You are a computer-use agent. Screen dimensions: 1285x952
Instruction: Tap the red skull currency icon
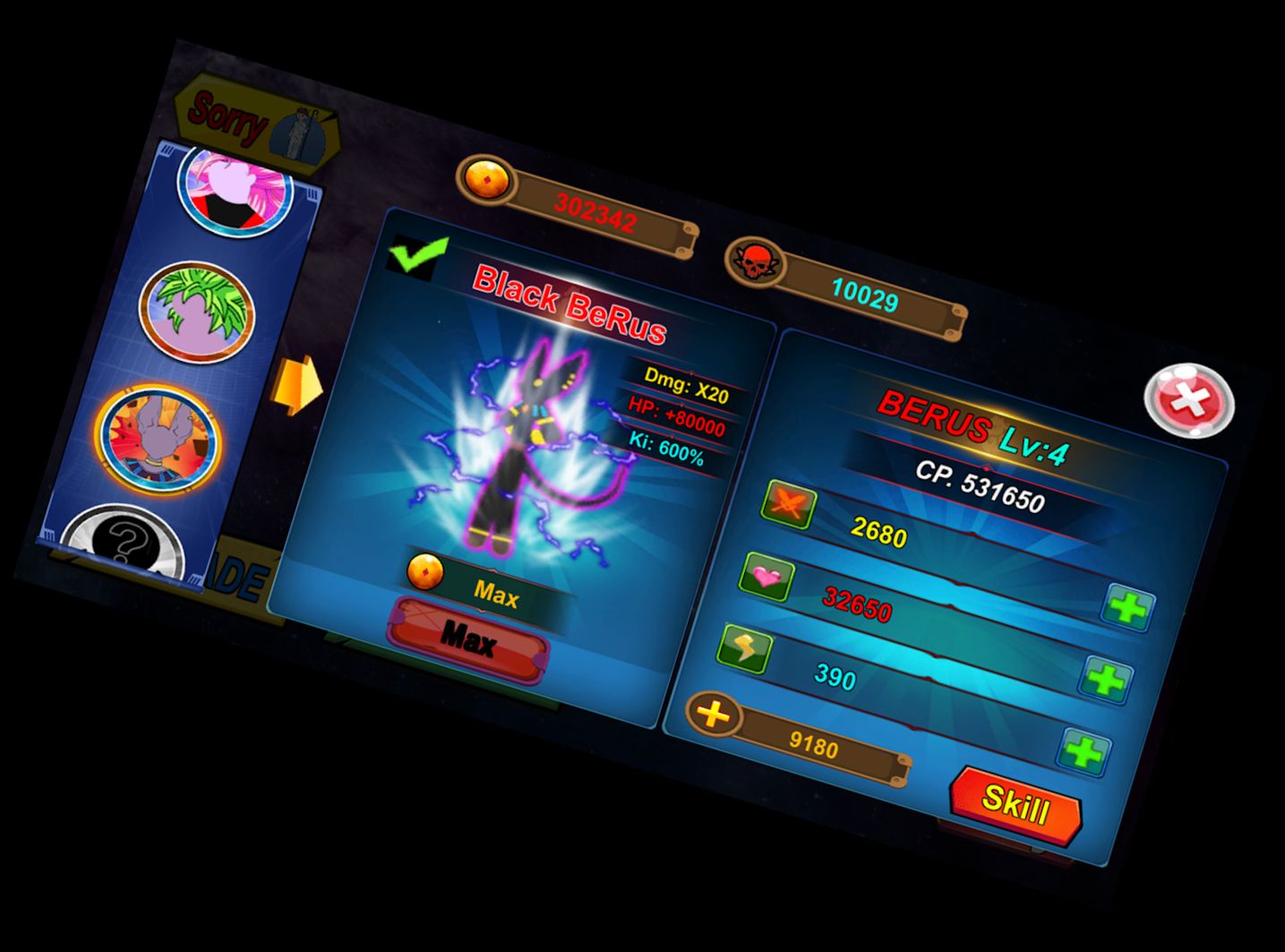coord(753,261)
